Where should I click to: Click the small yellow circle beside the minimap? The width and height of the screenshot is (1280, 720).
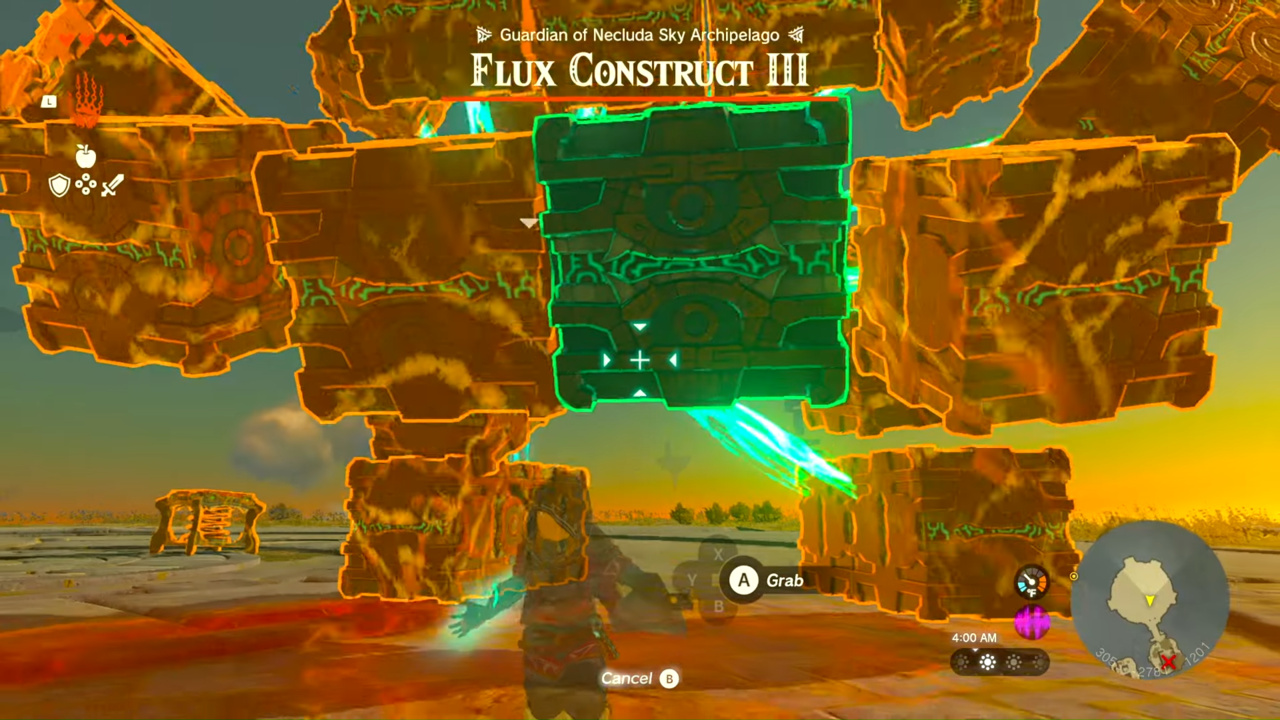click(1074, 576)
